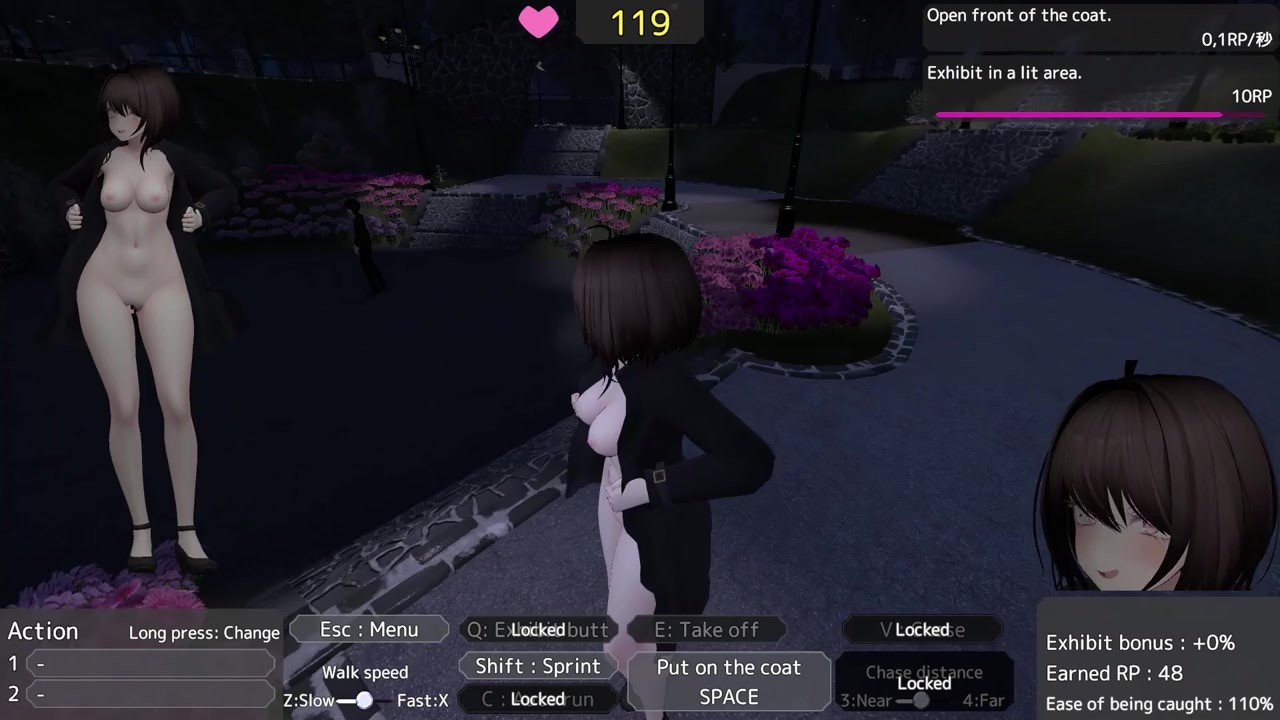Enable Shift: Sprint mode
The height and width of the screenshot is (720, 1280).
click(x=538, y=665)
